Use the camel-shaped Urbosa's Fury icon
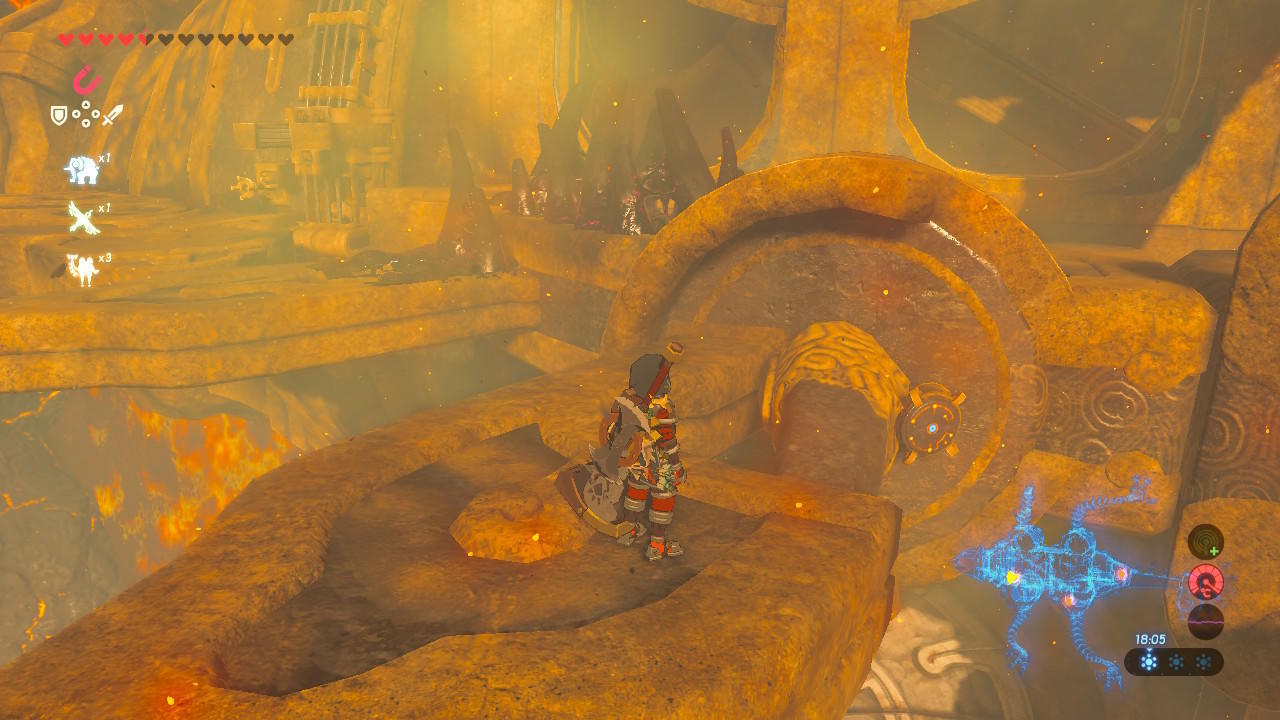 [82, 268]
